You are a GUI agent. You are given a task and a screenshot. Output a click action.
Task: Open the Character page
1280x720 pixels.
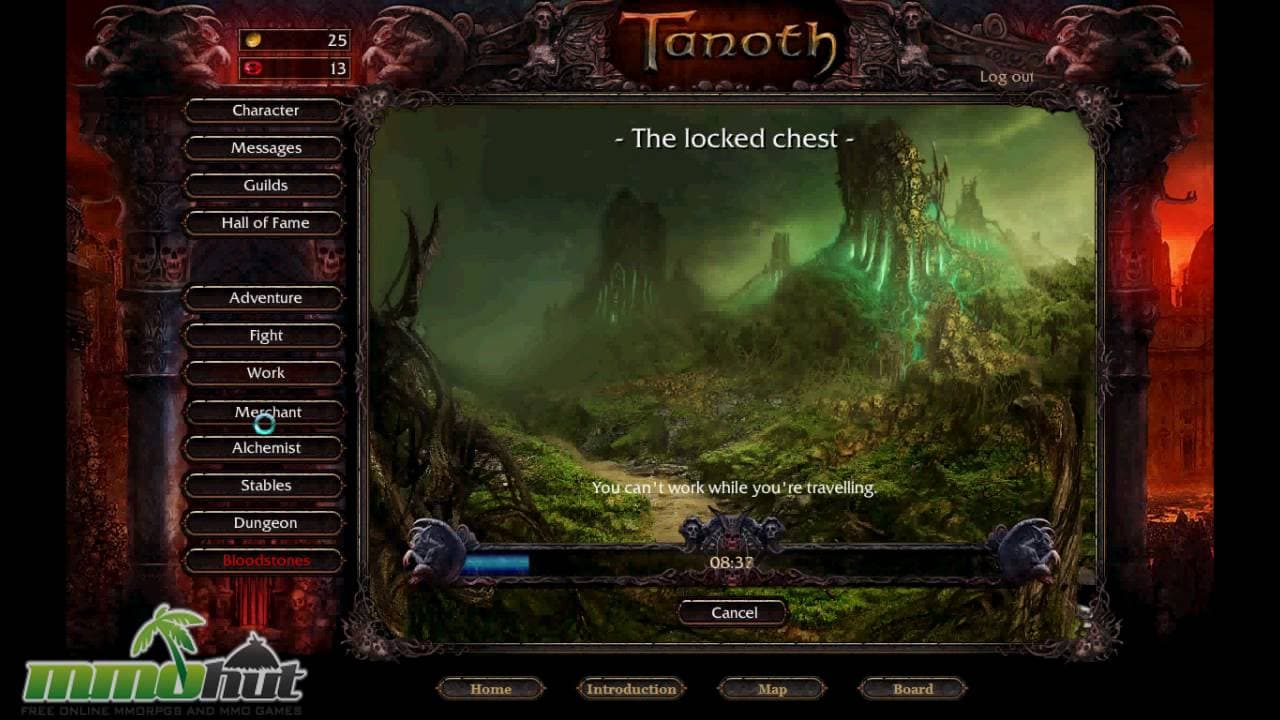263,110
